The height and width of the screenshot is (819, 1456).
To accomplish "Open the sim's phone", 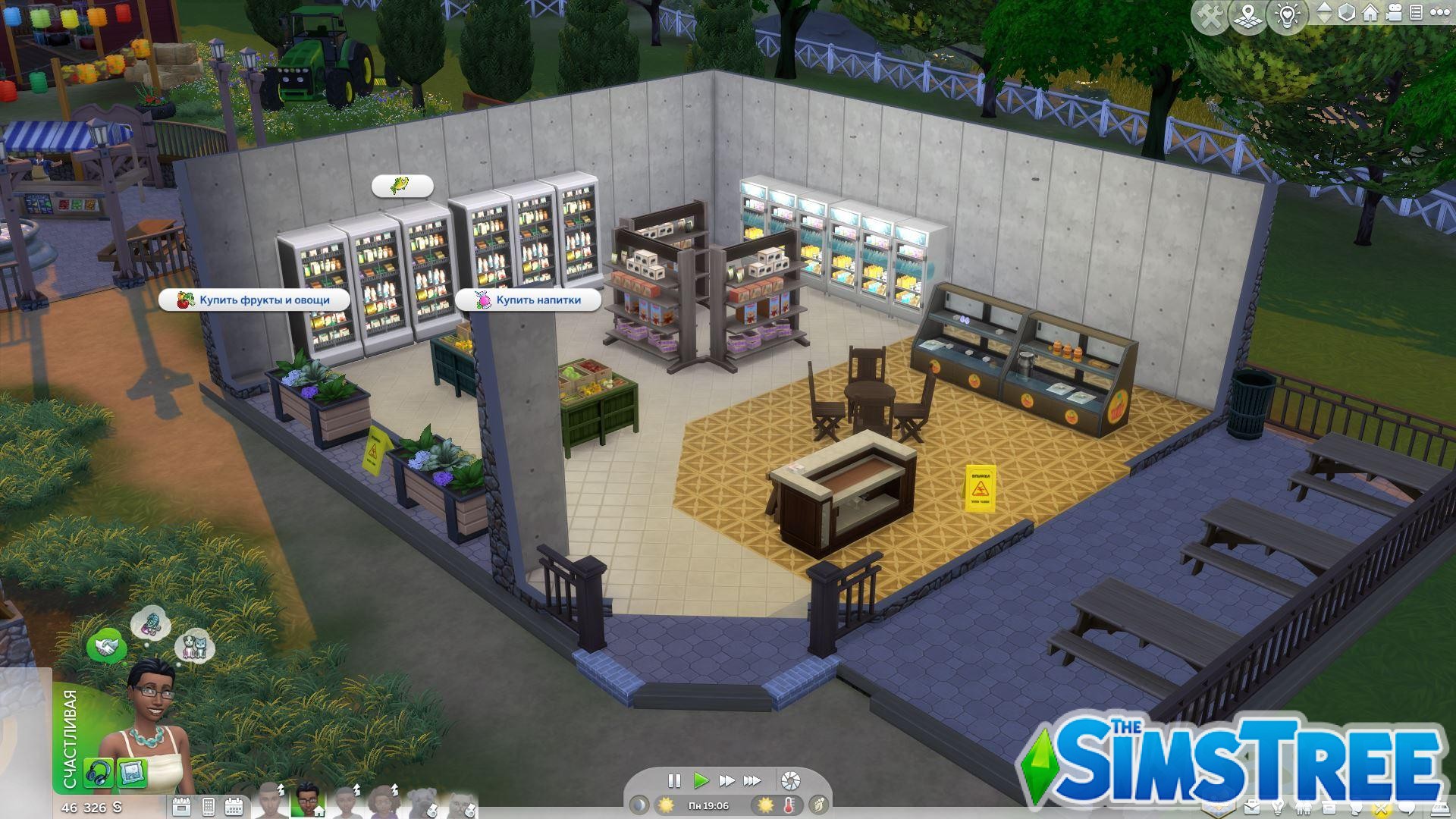I will (209, 806).
